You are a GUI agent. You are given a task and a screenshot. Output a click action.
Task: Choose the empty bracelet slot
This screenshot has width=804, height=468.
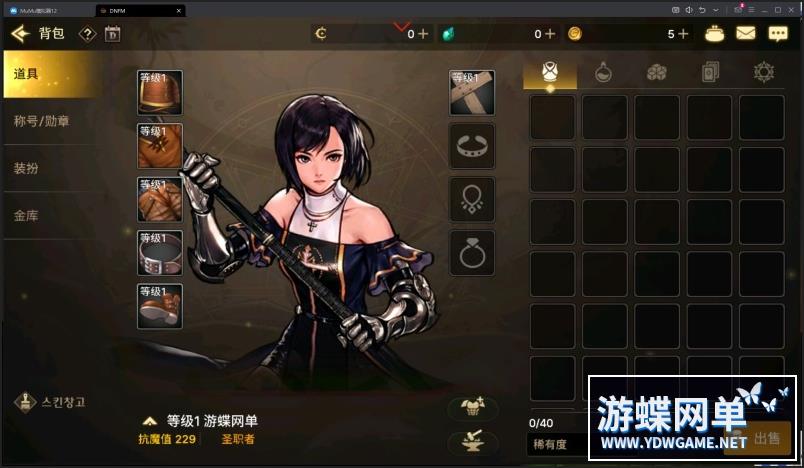471,146
